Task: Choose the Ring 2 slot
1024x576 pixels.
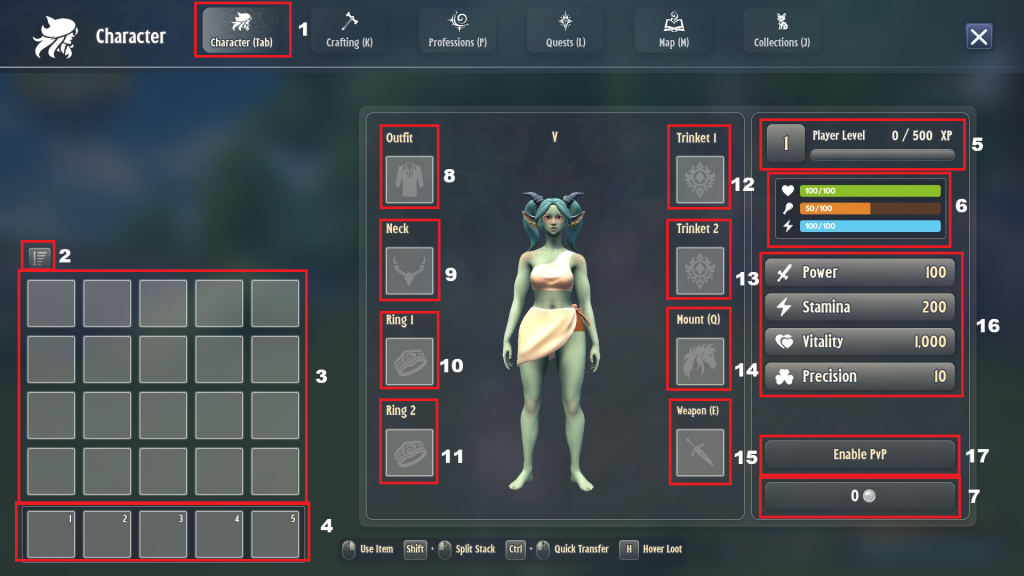Action: [409, 453]
